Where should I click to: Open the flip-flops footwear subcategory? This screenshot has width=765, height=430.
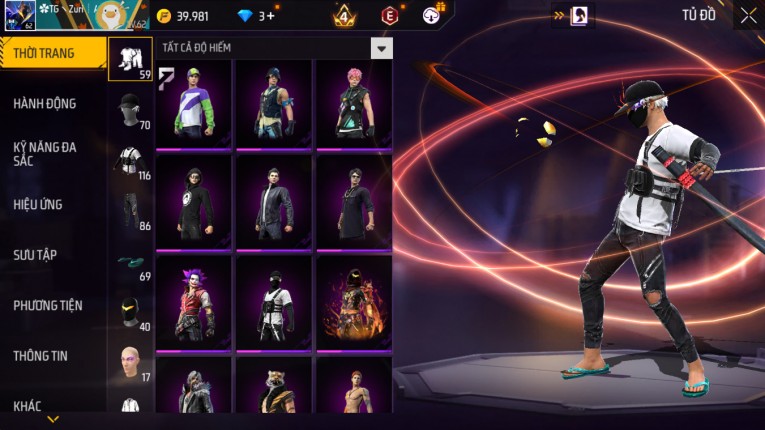[130, 262]
